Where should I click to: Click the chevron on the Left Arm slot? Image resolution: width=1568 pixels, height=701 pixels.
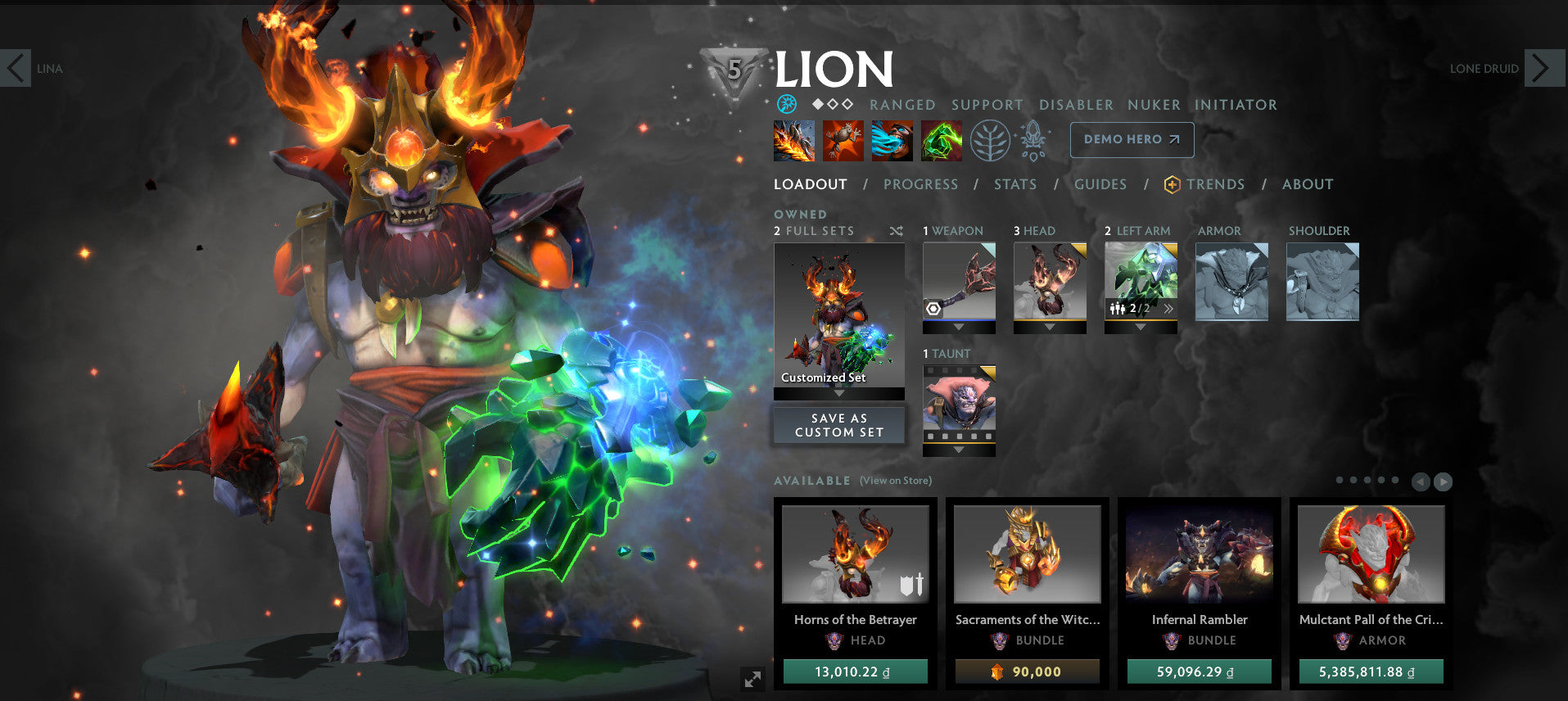[x=1169, y=308]
